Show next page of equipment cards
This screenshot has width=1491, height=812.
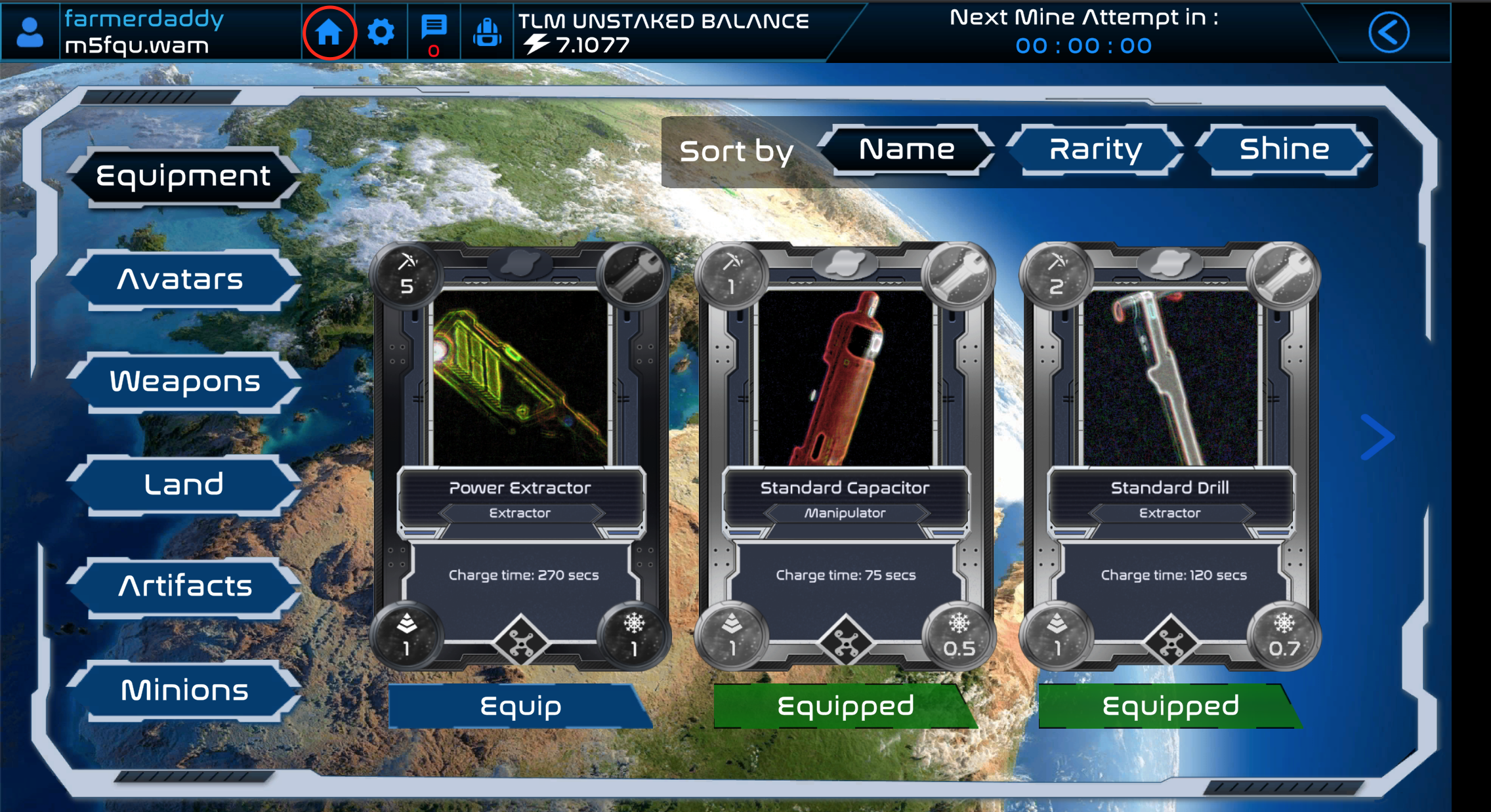pos(1377,437)
